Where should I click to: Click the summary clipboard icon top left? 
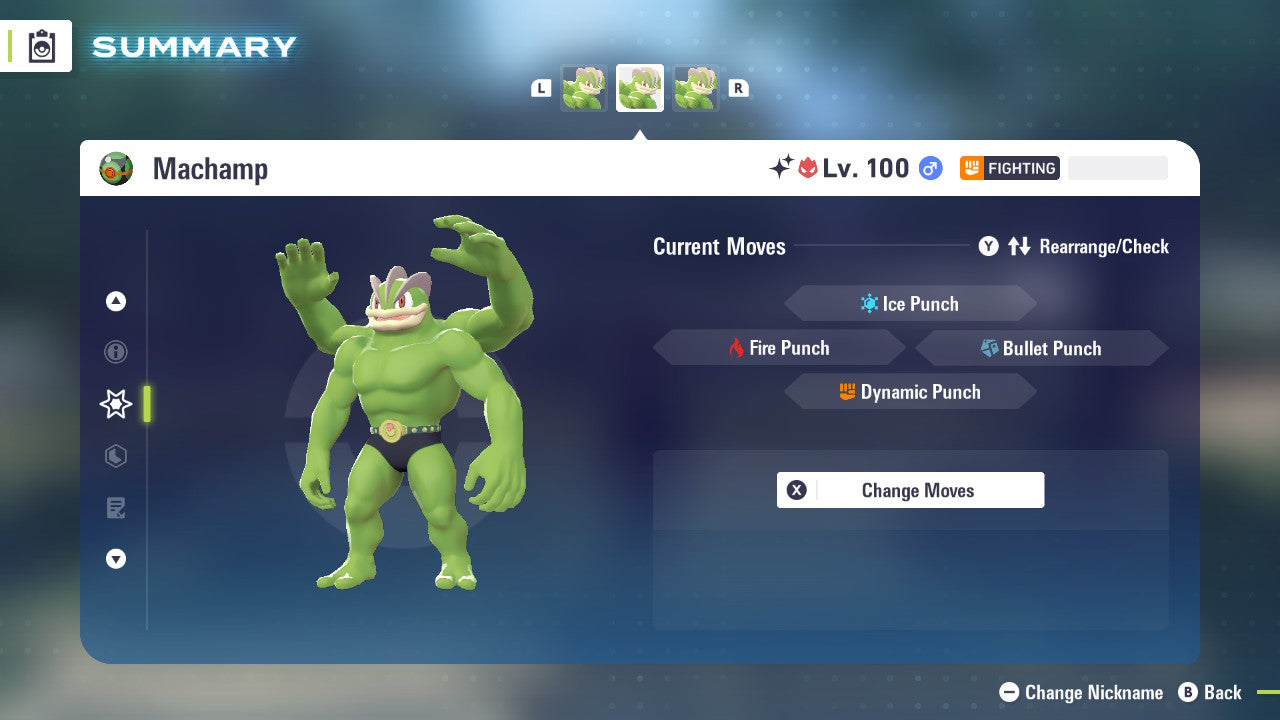click(42, 46)
